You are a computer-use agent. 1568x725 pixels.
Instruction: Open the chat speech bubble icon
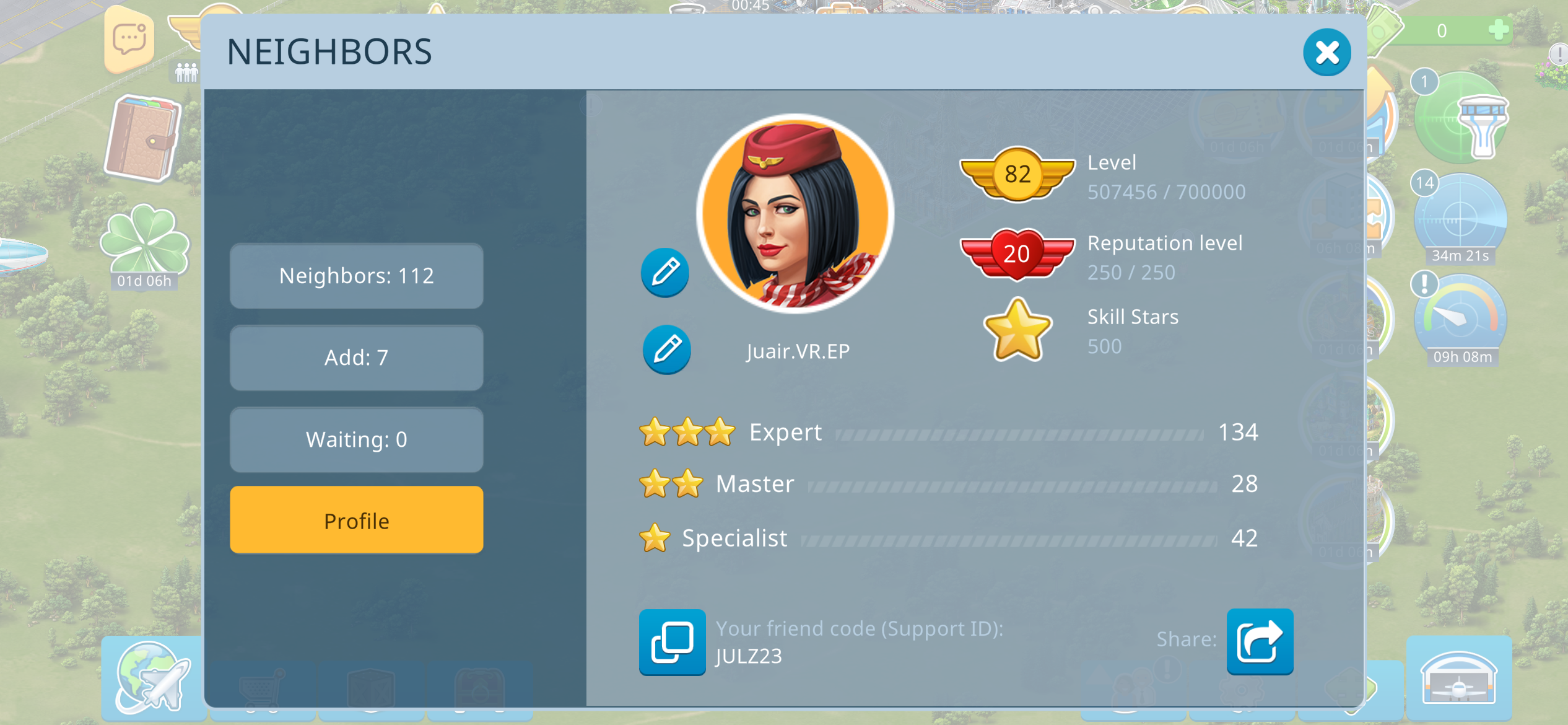(129, 40)
